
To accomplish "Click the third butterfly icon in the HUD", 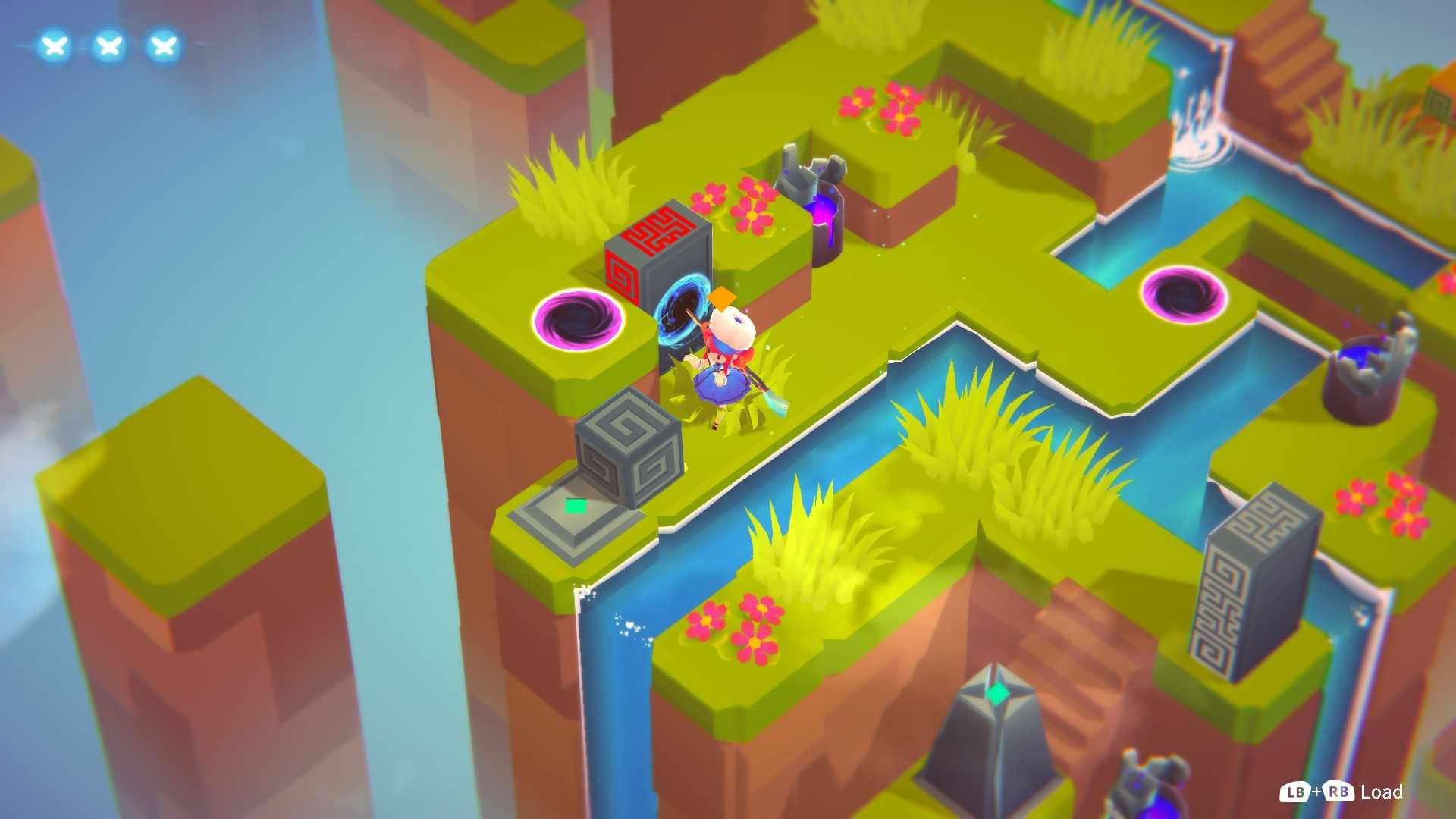I will click(163, 45).
